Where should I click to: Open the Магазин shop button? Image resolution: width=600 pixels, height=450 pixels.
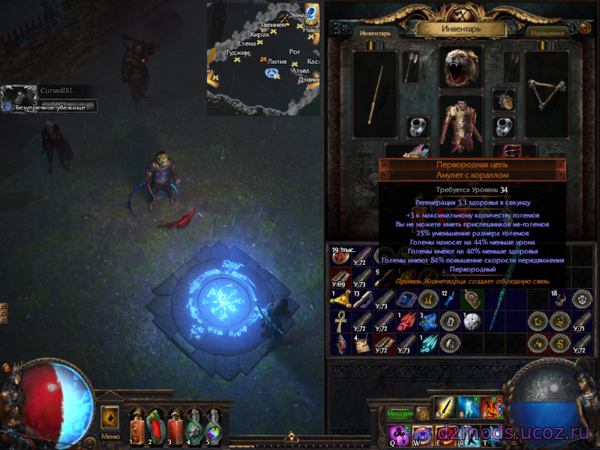pyautogui.click(x=399, y=413)
